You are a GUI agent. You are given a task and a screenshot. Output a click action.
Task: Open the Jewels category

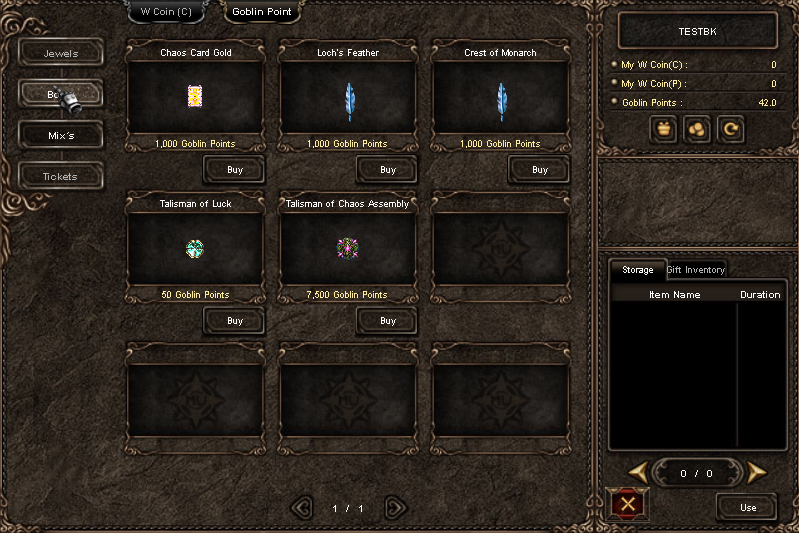[x=61, y=53]
